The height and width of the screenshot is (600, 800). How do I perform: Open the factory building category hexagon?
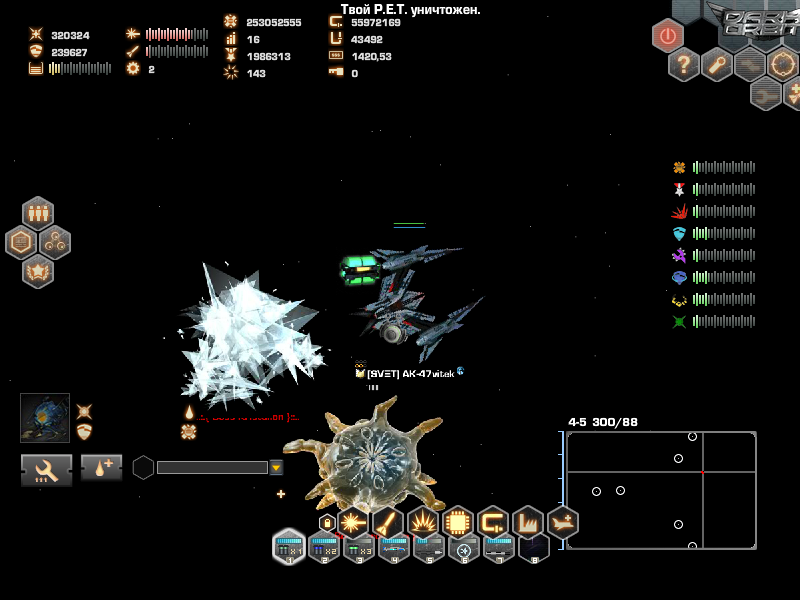coord(527,522)
